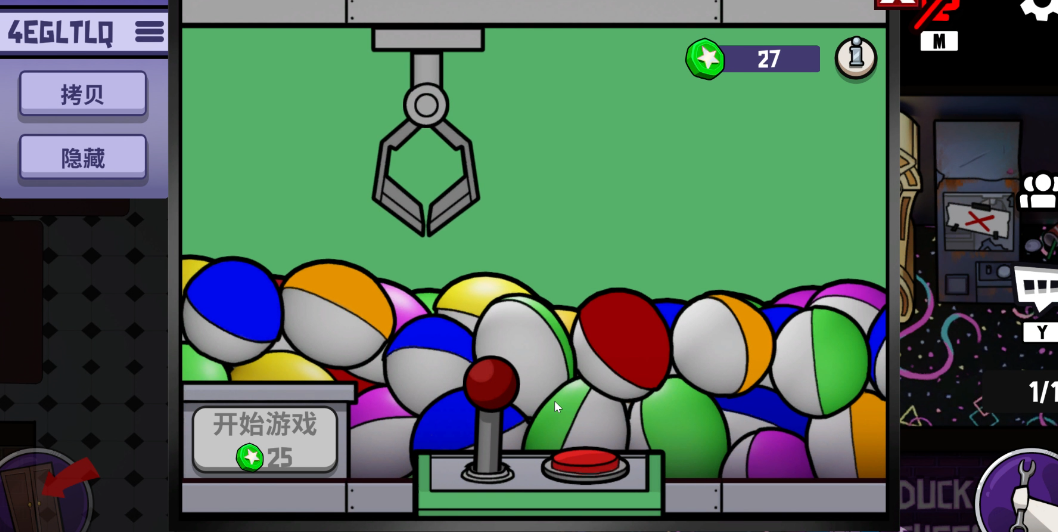Hide the room code with 隐藏
The image size is (1058, 532).
(x=83, y=157)
